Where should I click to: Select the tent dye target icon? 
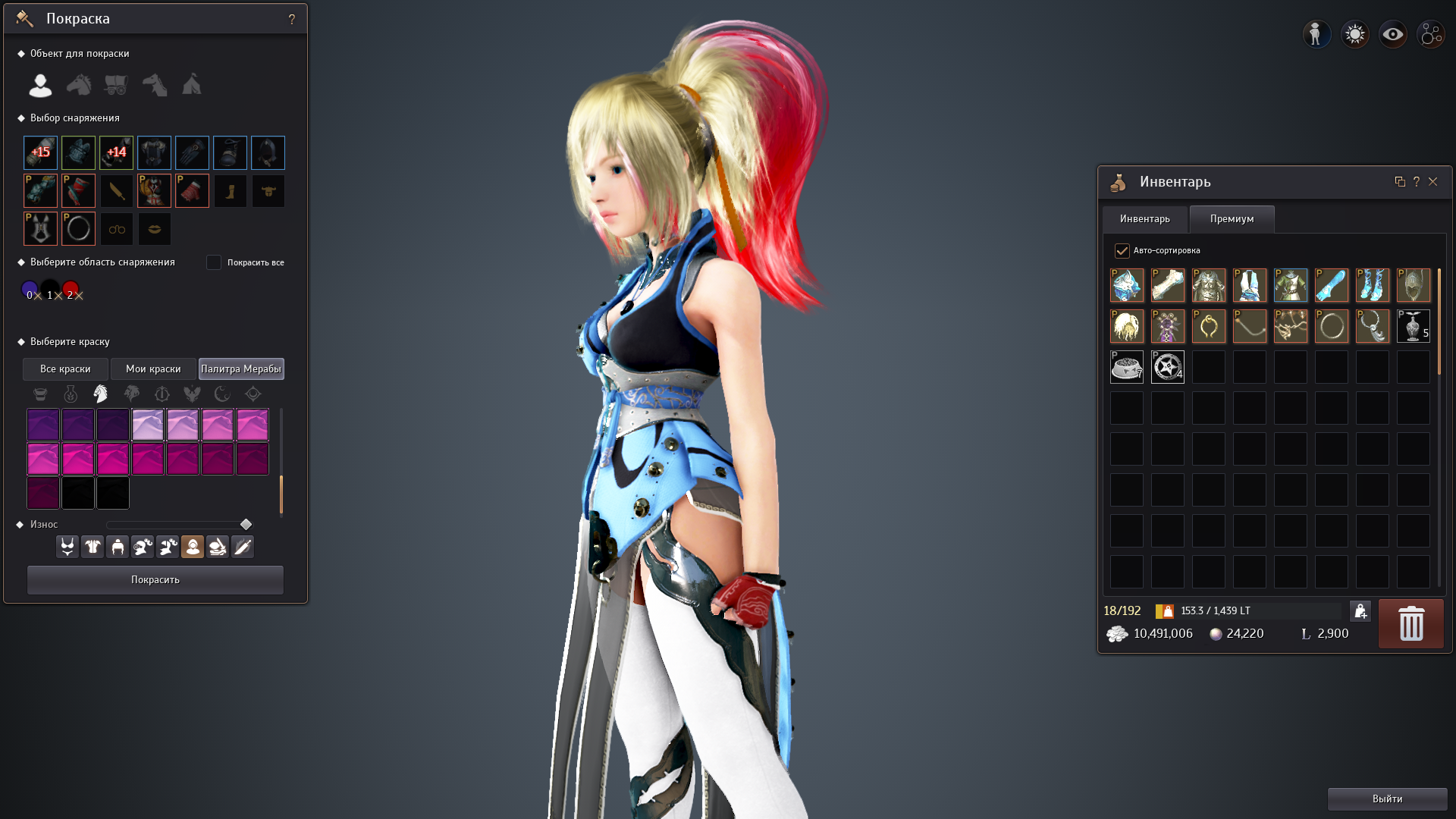point(191,85)
